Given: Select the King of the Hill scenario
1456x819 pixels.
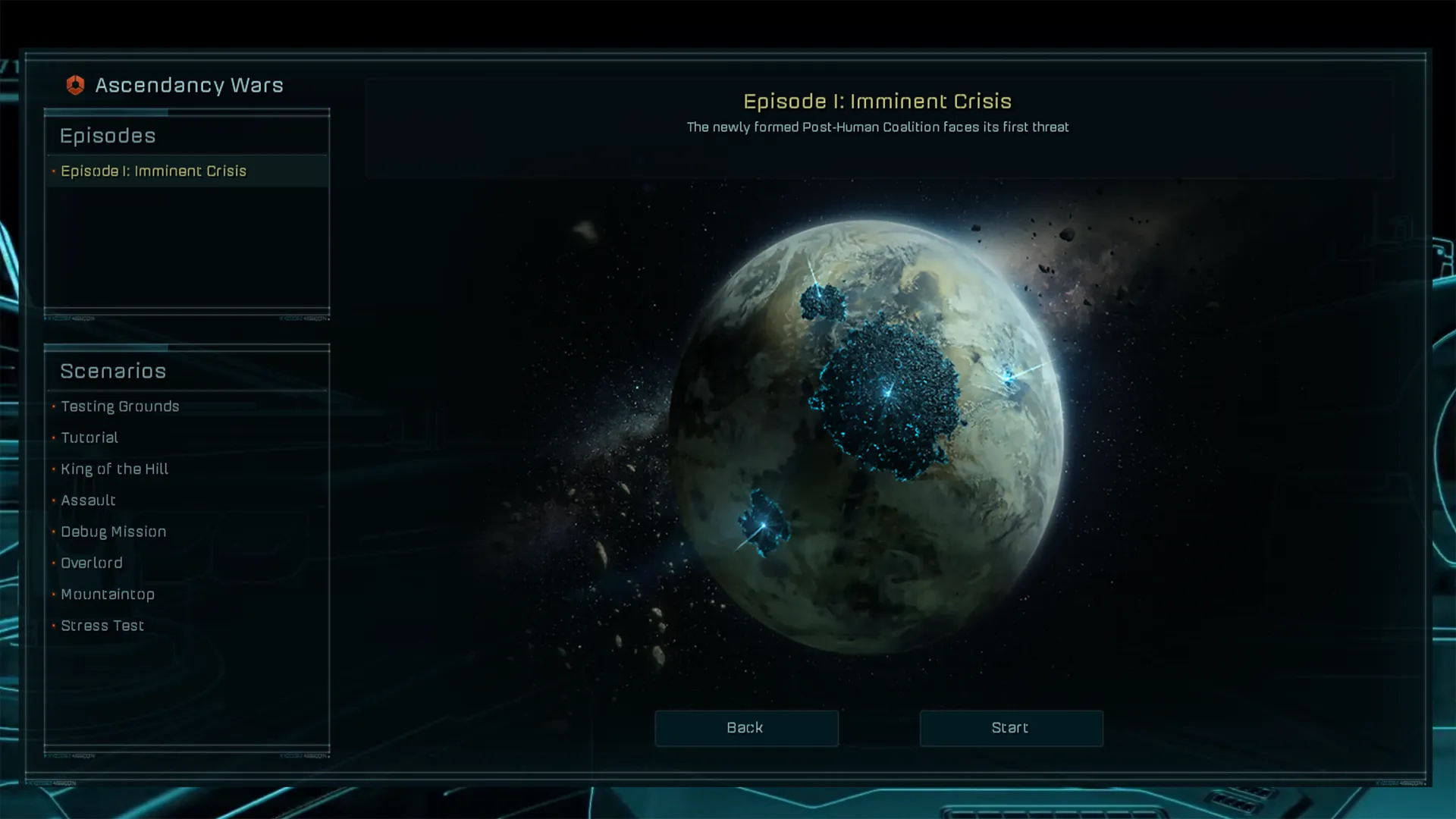Looking at the screenshot, I should pyautogui.click(x=115, y=469).
